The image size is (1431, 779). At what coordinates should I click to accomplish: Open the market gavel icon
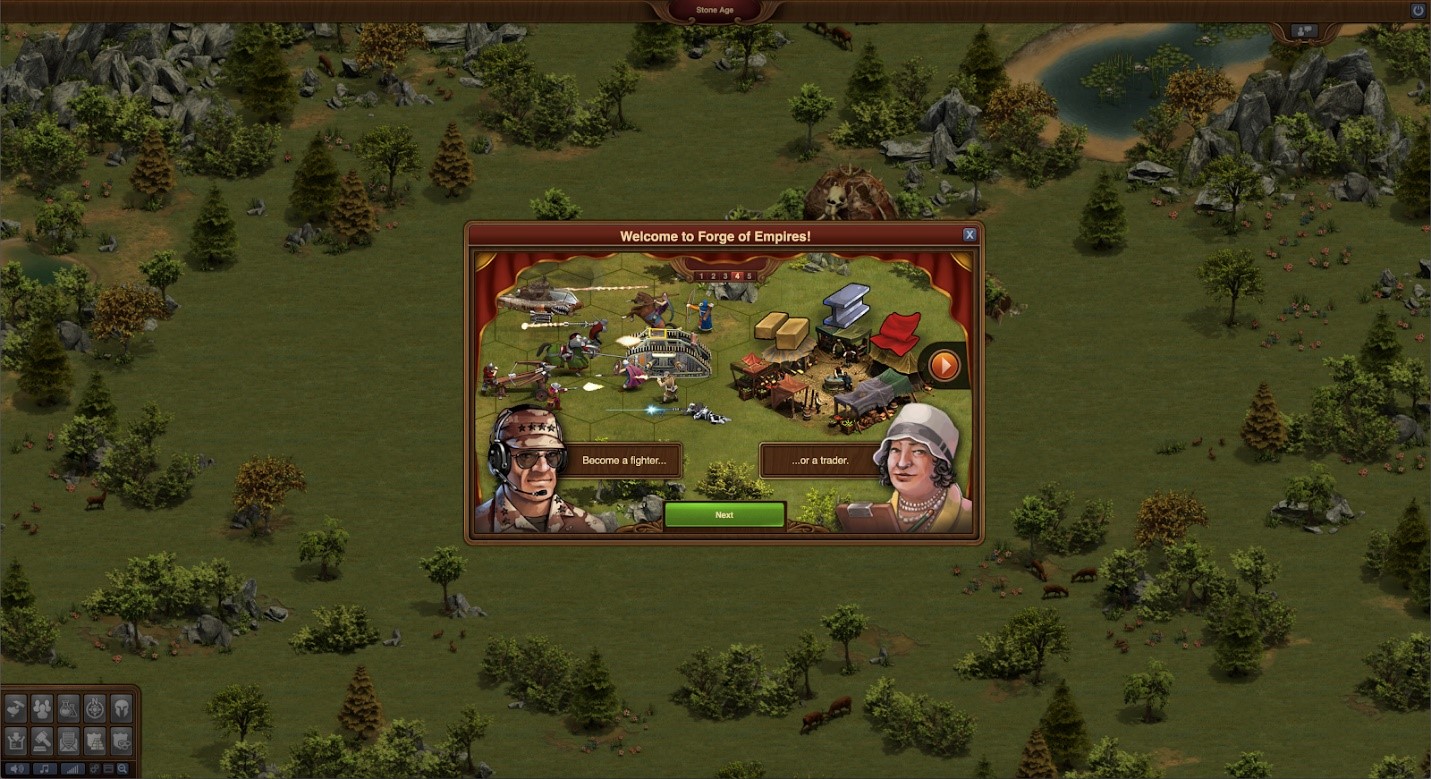click(42, 741)
